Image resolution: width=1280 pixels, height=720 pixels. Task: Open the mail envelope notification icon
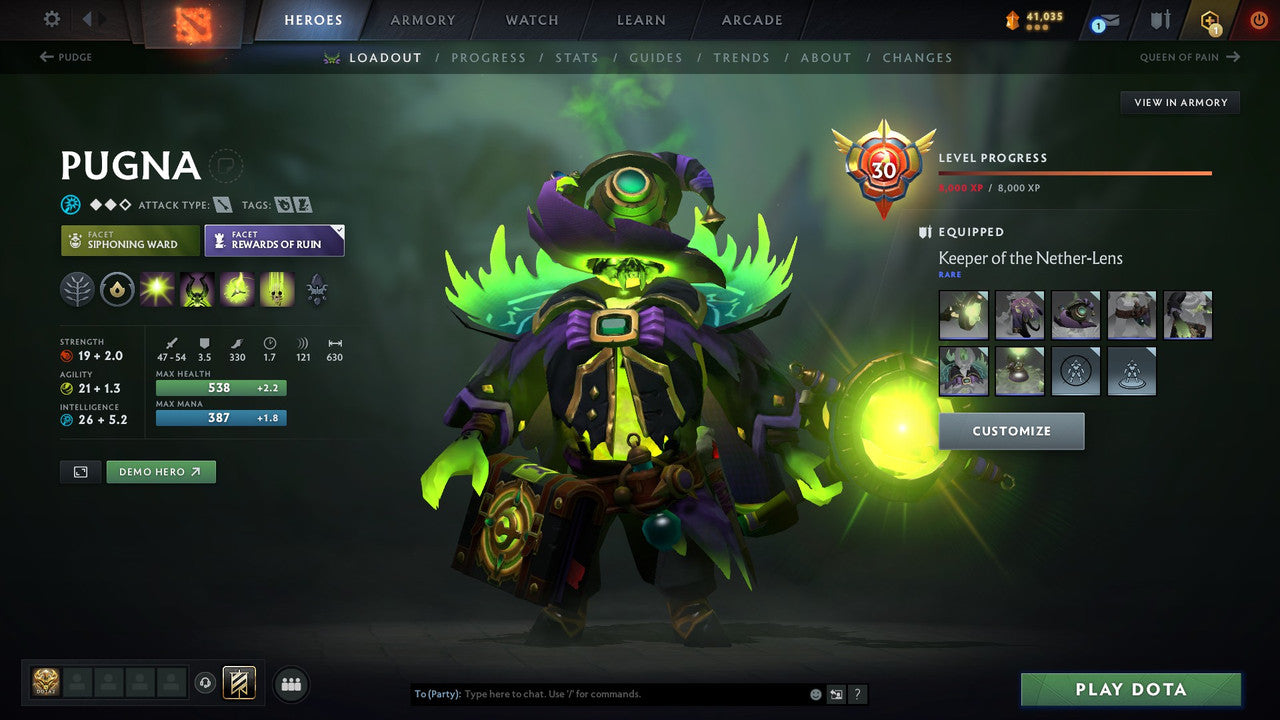[1110, 20]
